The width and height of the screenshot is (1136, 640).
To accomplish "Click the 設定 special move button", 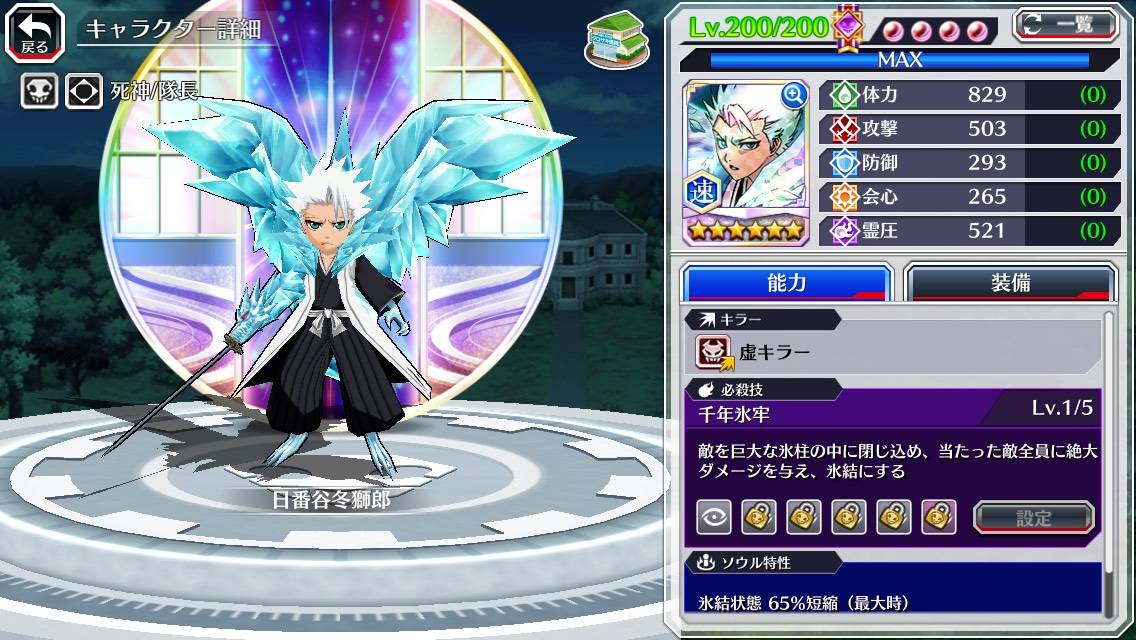I will click(x=1034, y=517).
